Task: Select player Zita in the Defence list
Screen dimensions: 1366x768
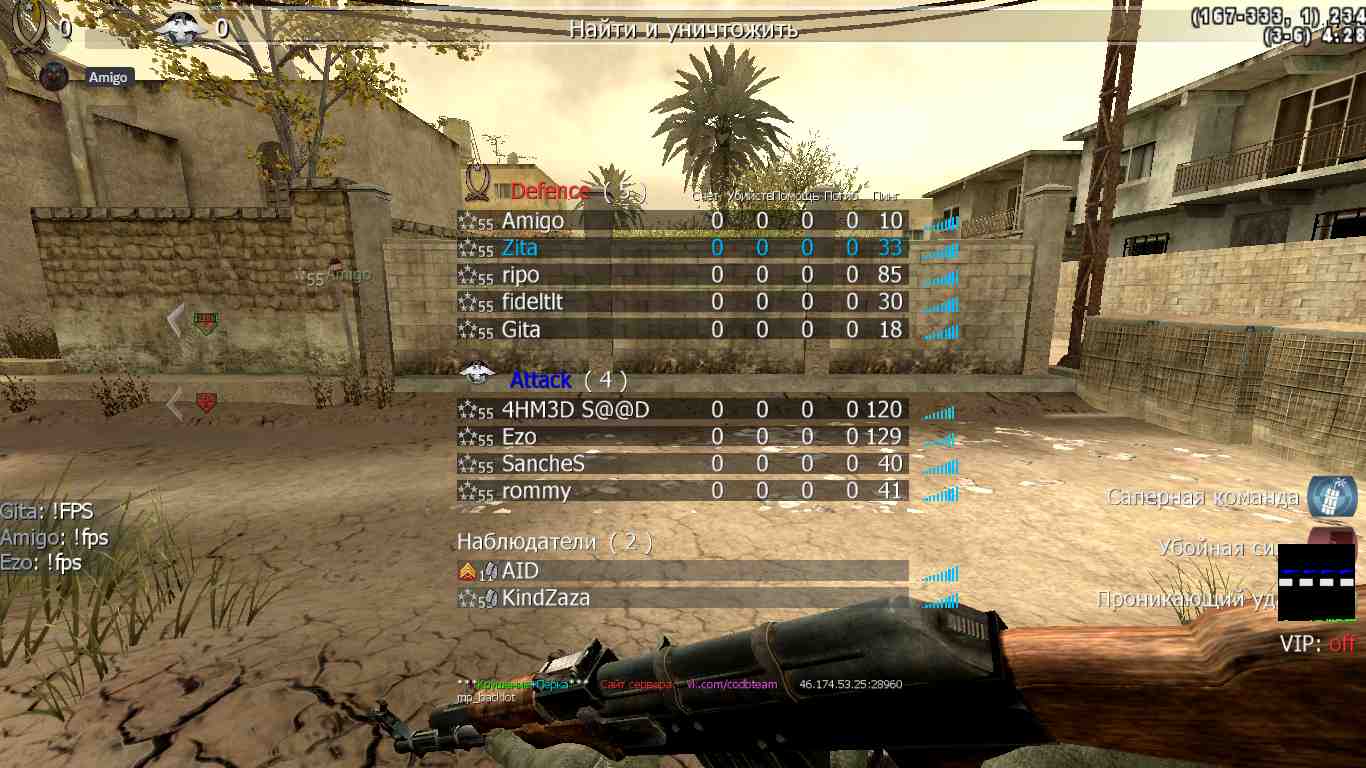Action: pyautogui.click(x=682, y=248)
